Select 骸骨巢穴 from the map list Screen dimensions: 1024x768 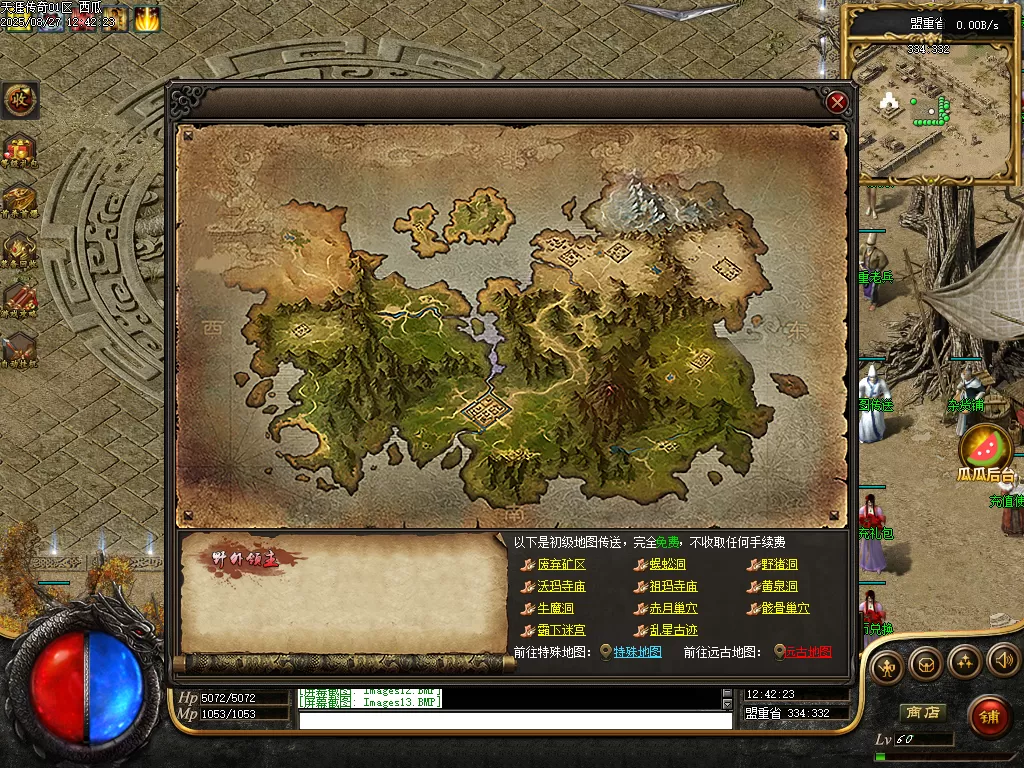(x=785, y=609)
